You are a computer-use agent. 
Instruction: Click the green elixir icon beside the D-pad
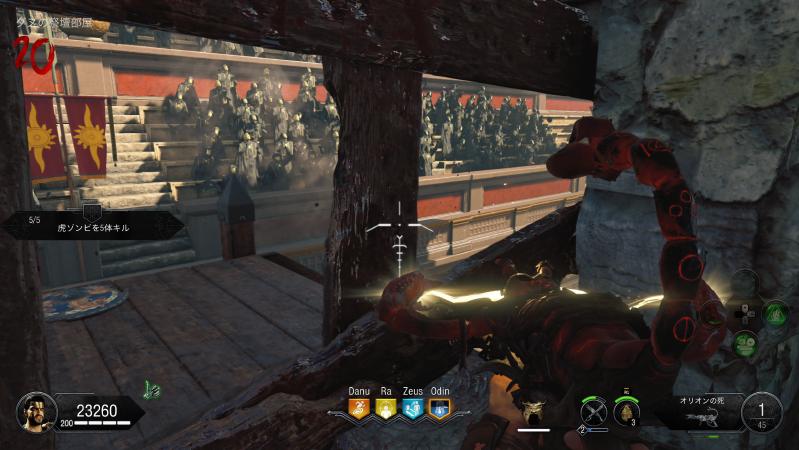tap(776, 312)
